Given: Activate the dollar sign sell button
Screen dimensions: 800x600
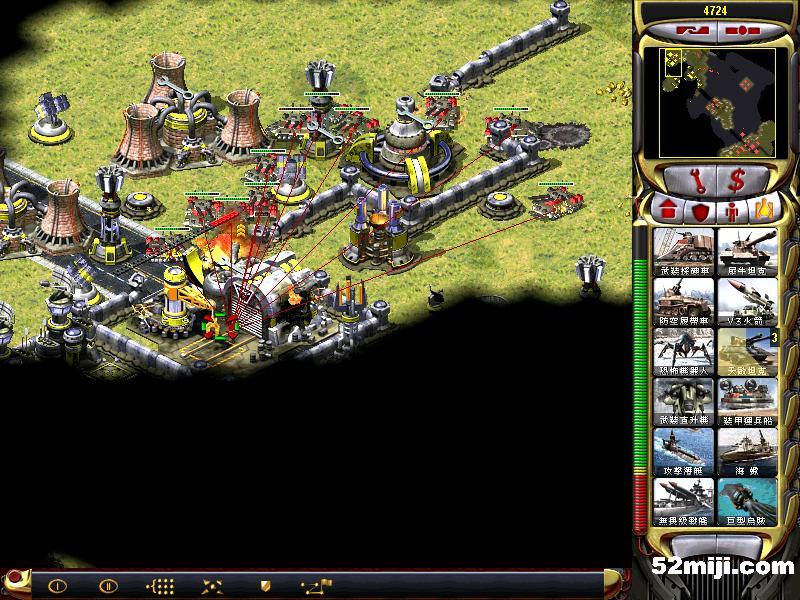Looking at the screenshot, I should tap(737, 182).
